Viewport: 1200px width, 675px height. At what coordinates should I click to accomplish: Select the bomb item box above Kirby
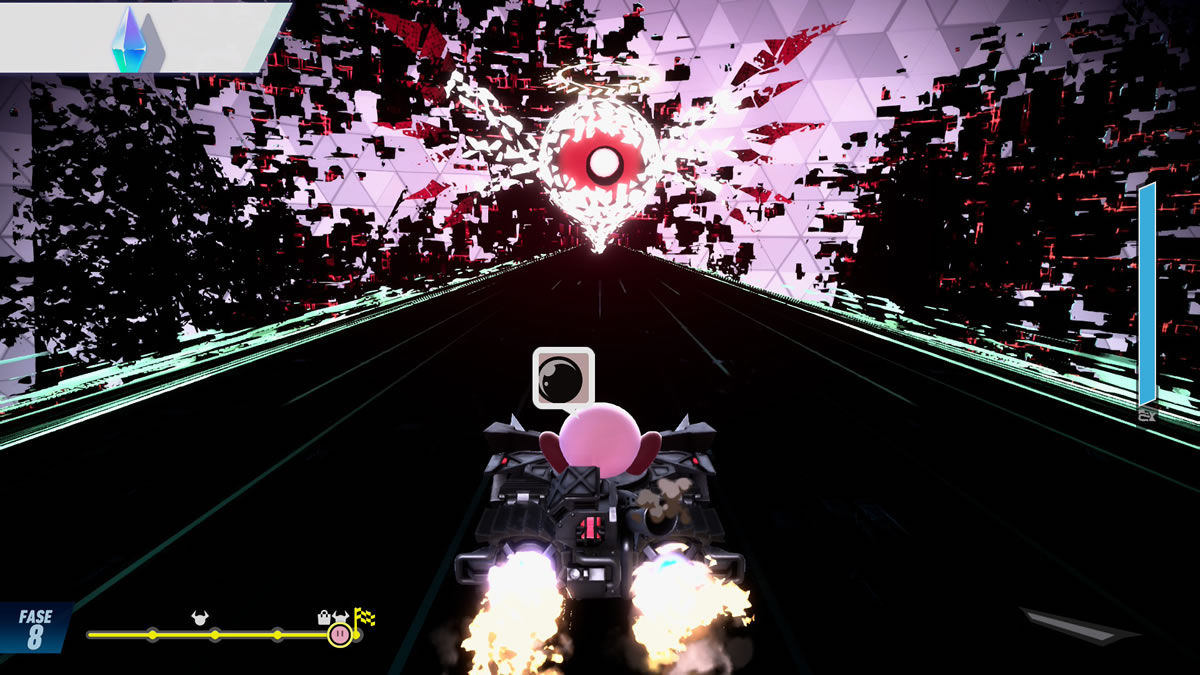coord(563,377)
